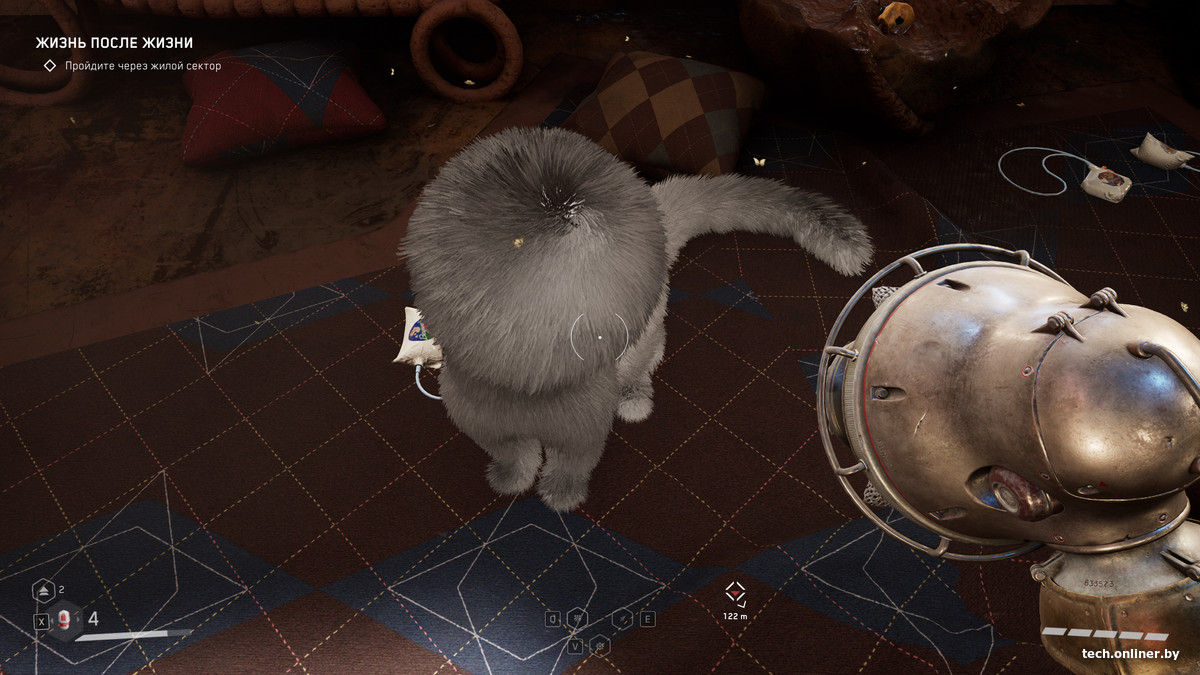Image resolution: width=1200 pixels, height=675 pixels.
Task: Activate the arrow-shaped ability hexagon
Action: [622, 619]
